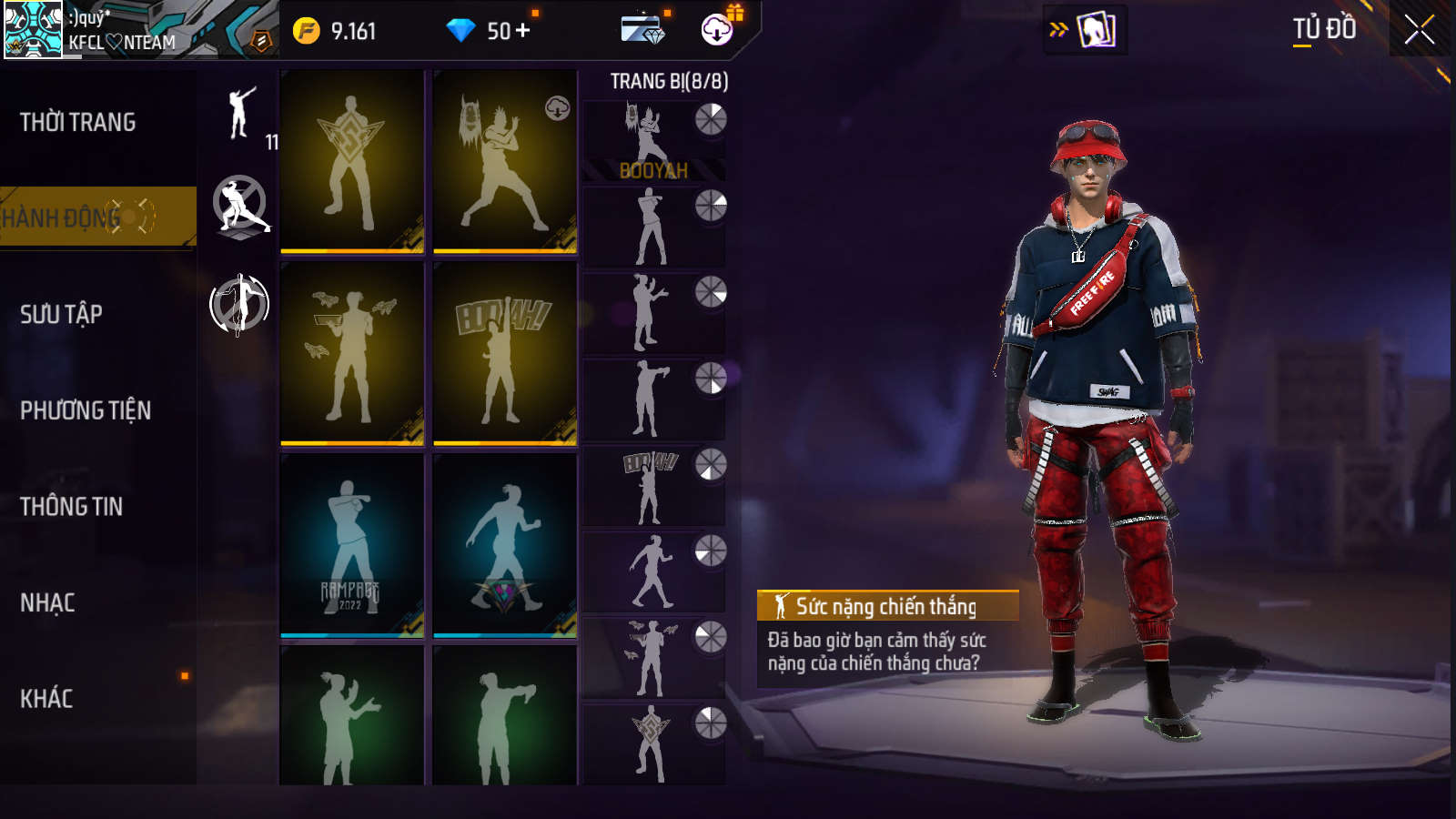The image size is (1456, 819).
Task: Select the Hành Động category
Action: tap(96, 217)
